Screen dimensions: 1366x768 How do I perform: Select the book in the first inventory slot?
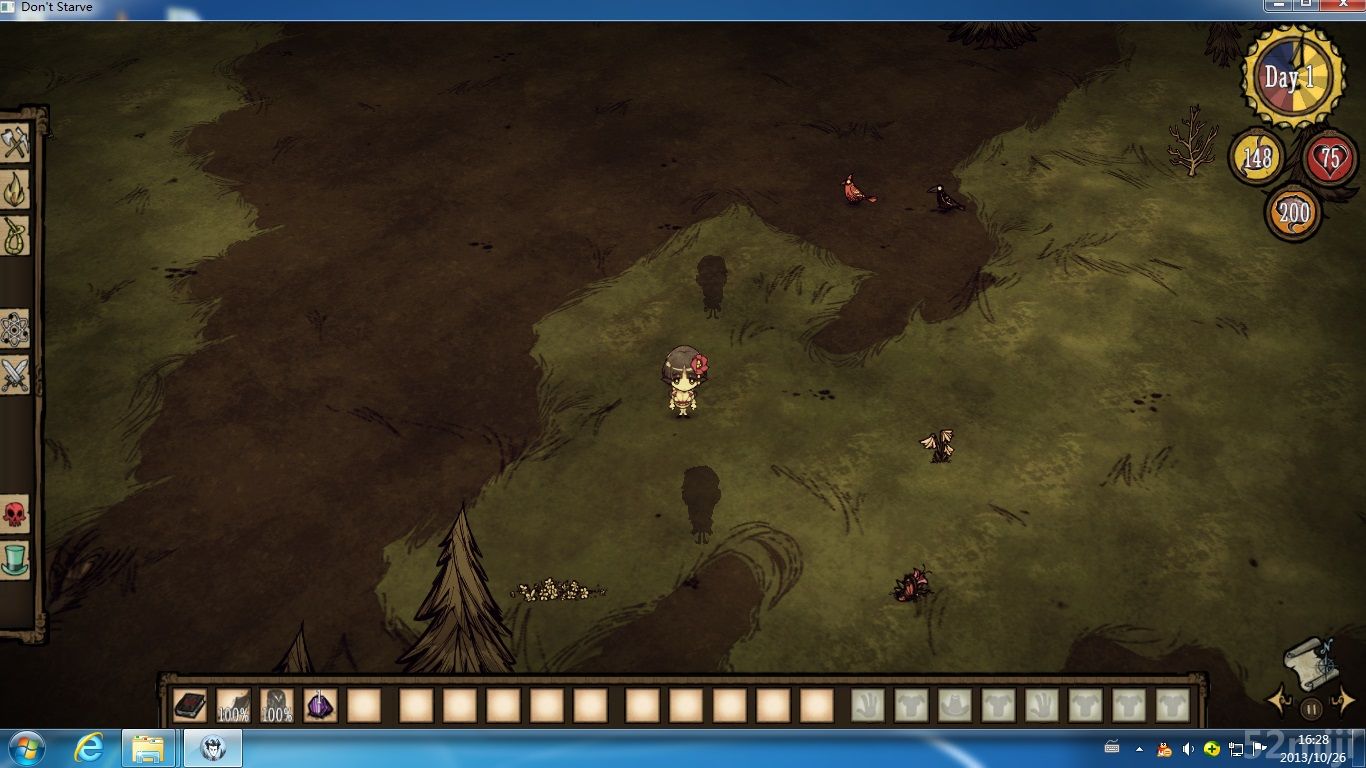pyautogui.click(x=189, y=706)
